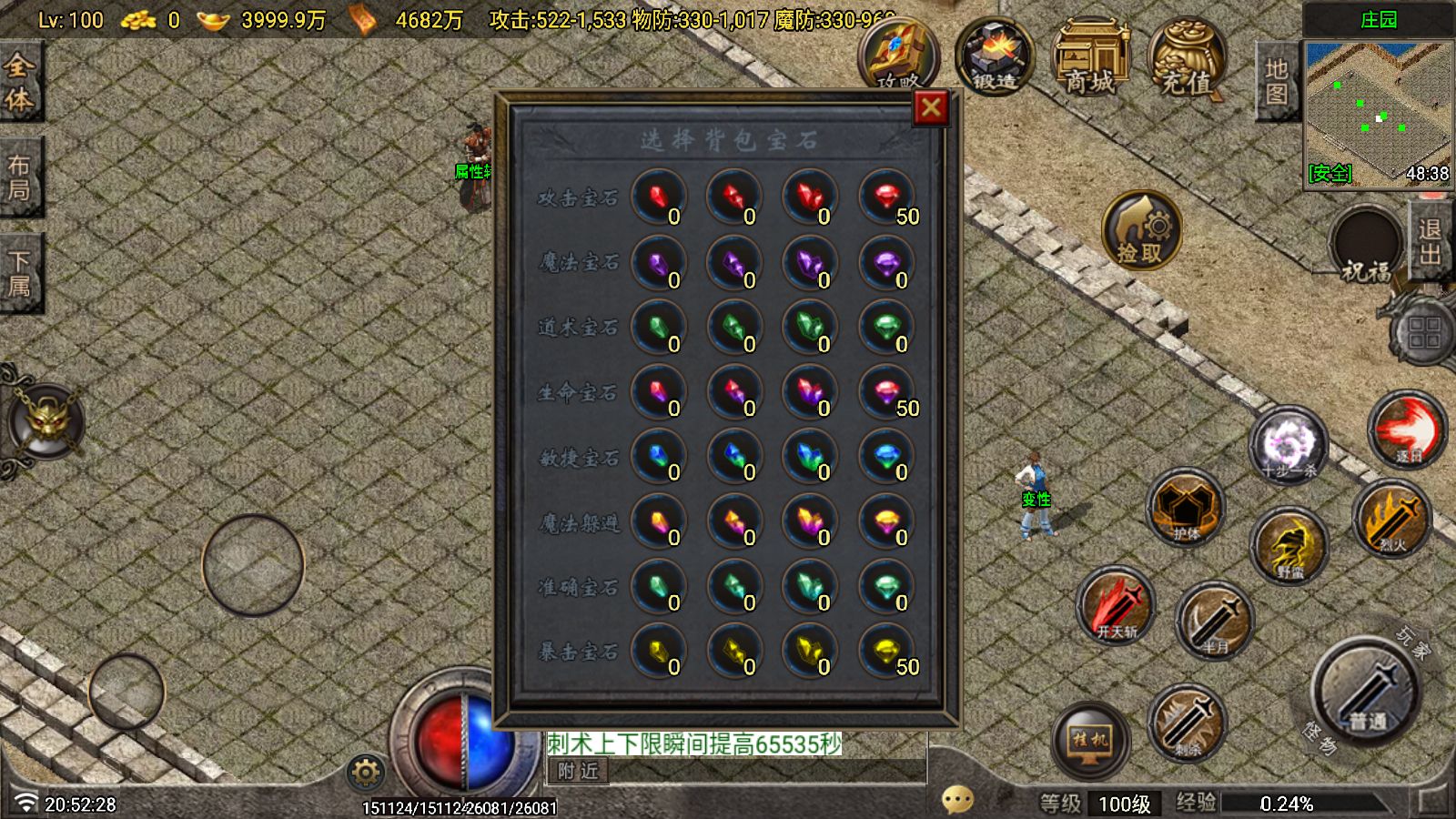Toggle the 挂机 auto-play button

pyautogui.click(x=1090, y=739)
